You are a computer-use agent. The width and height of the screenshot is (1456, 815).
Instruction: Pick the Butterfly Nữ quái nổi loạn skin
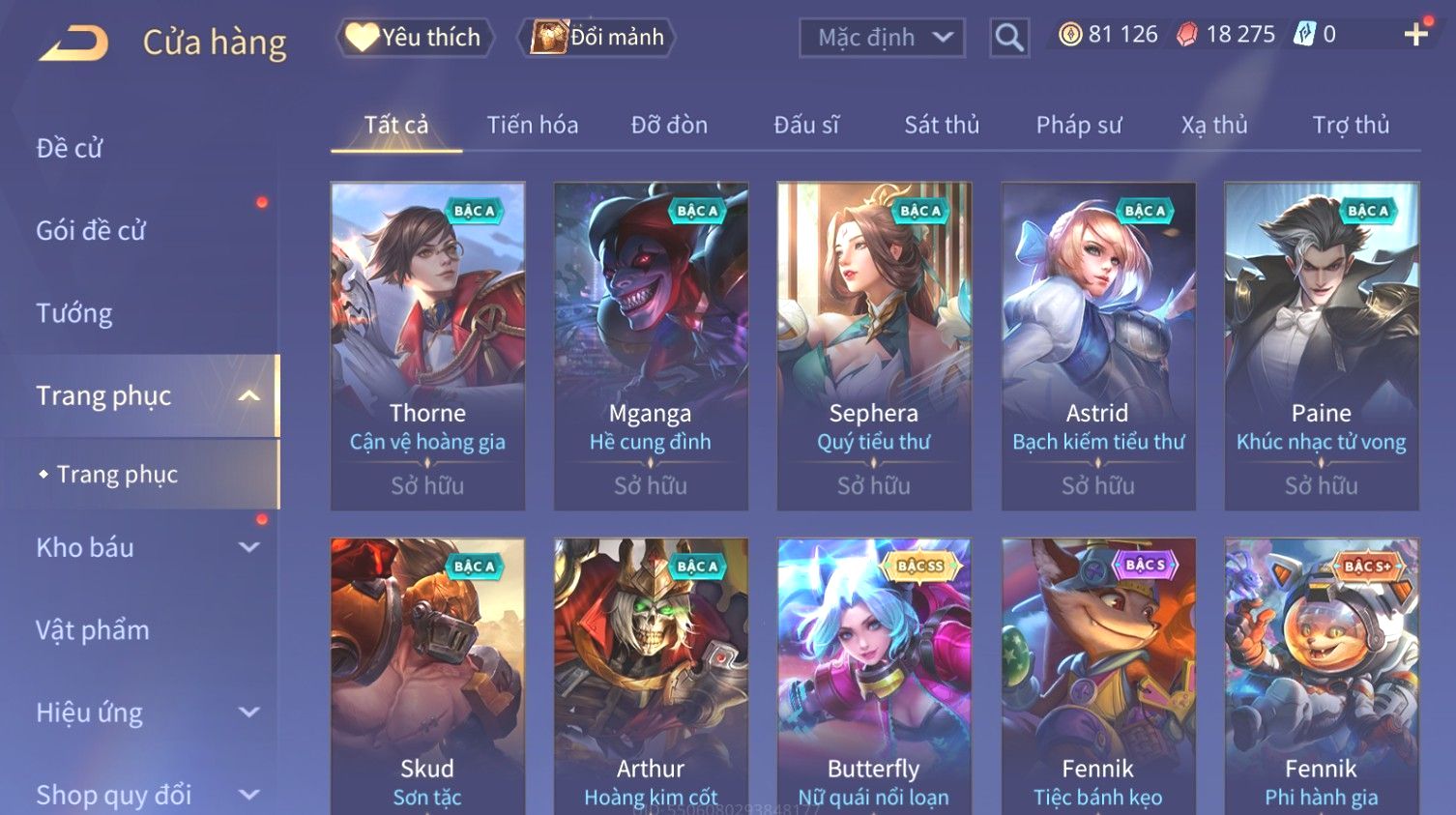tap(874, 677)
